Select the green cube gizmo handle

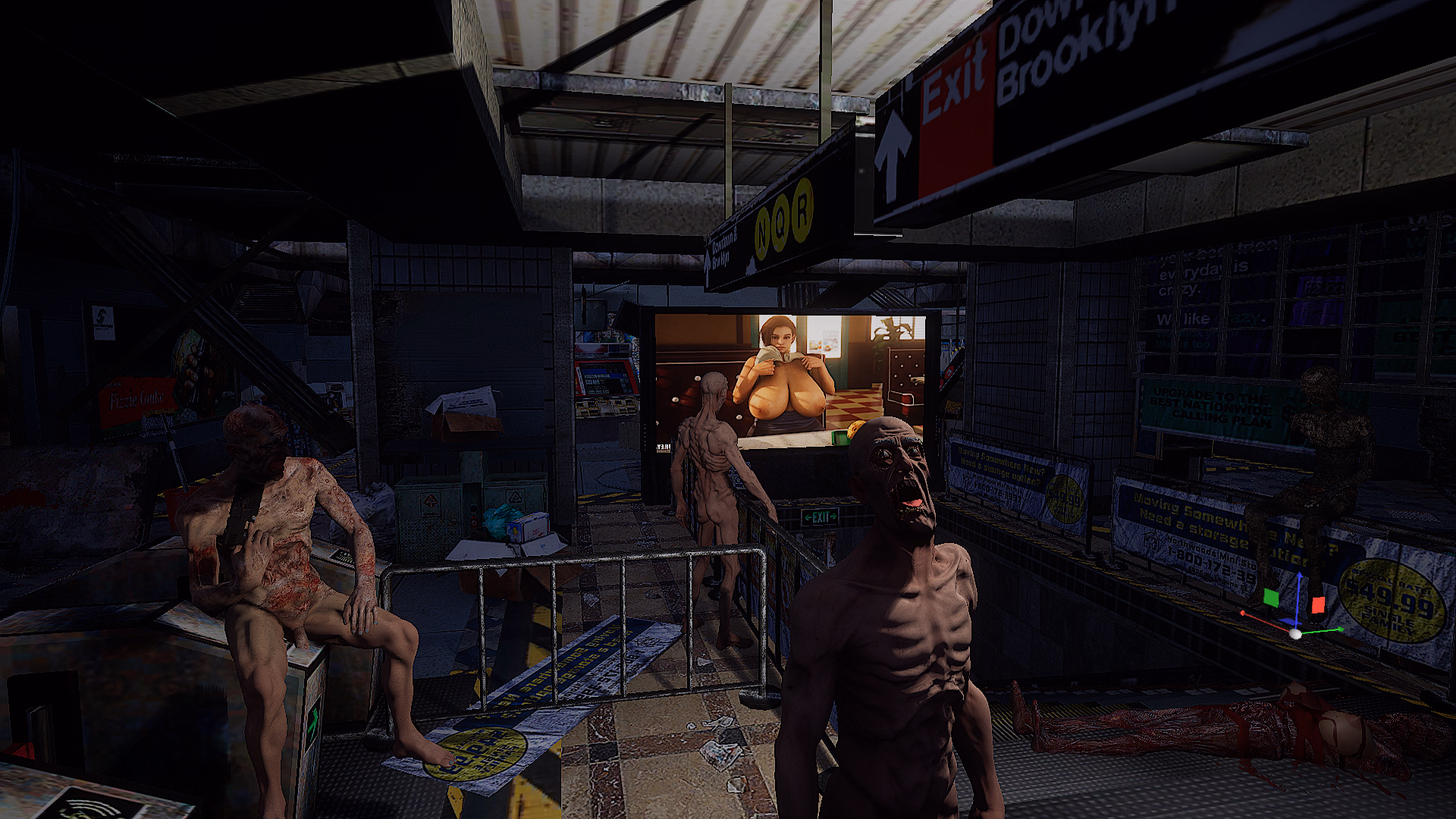1271,598
